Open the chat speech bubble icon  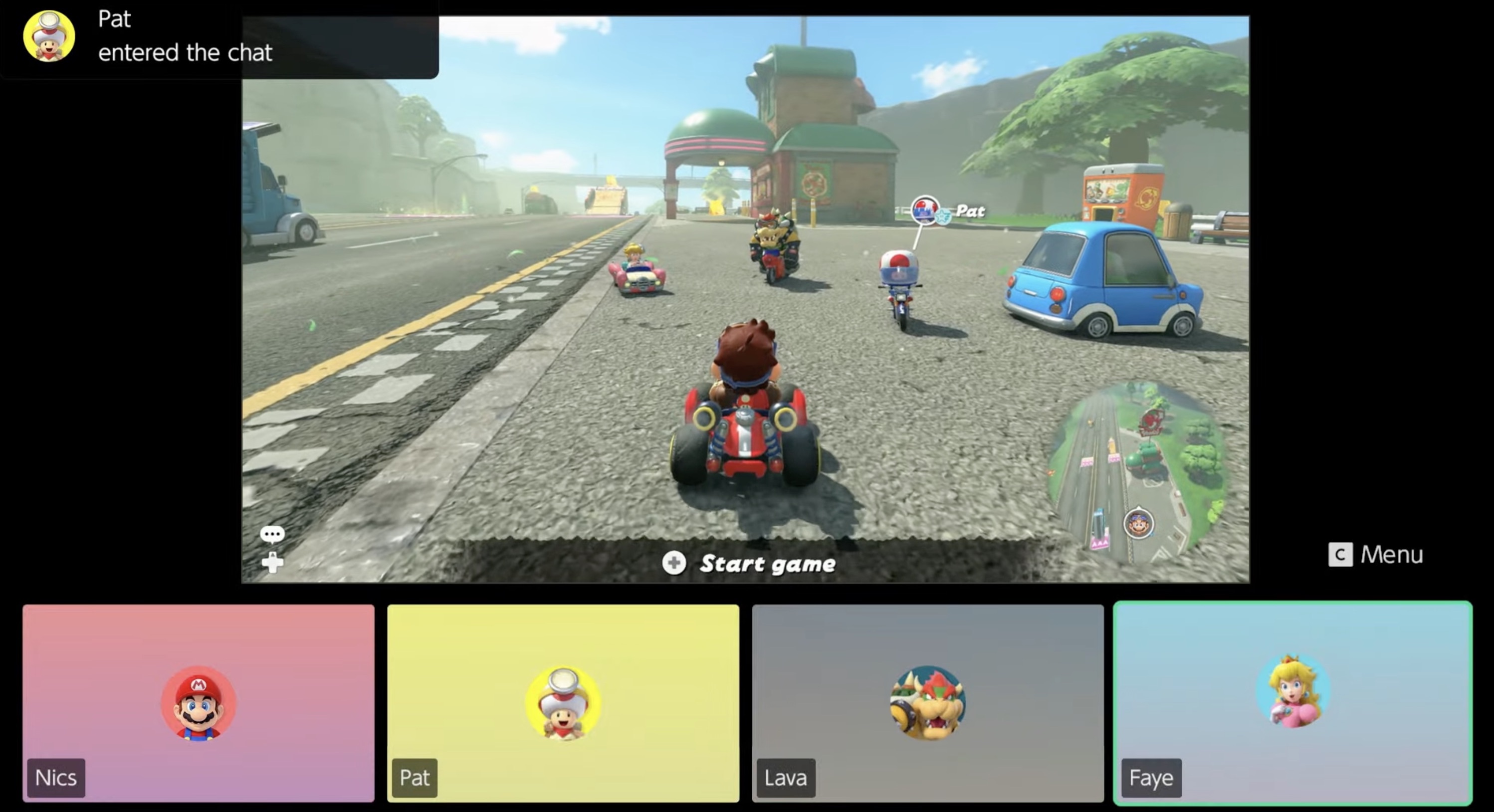click(x=272, y=534)
